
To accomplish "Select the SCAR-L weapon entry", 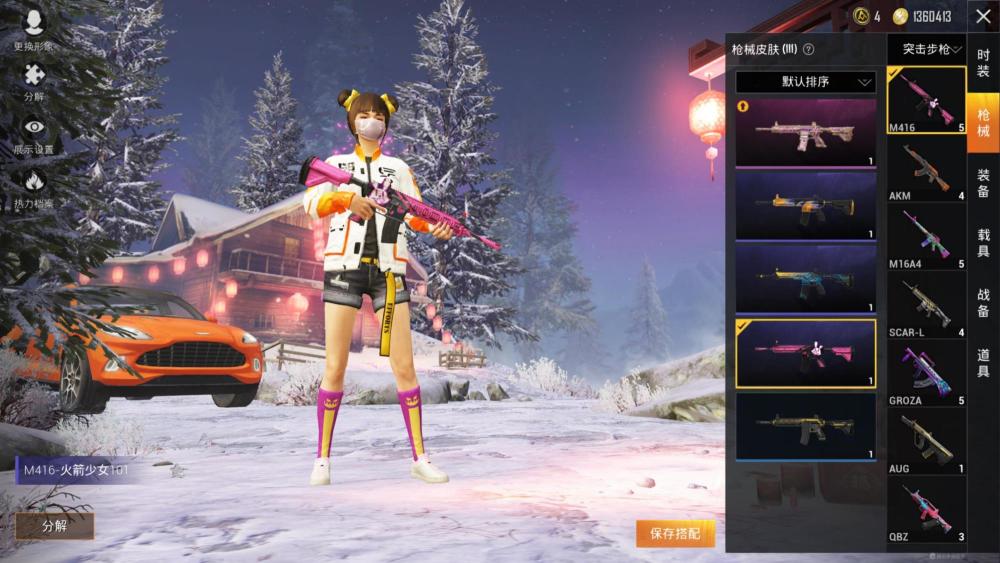I will click(x=926, y=305).
